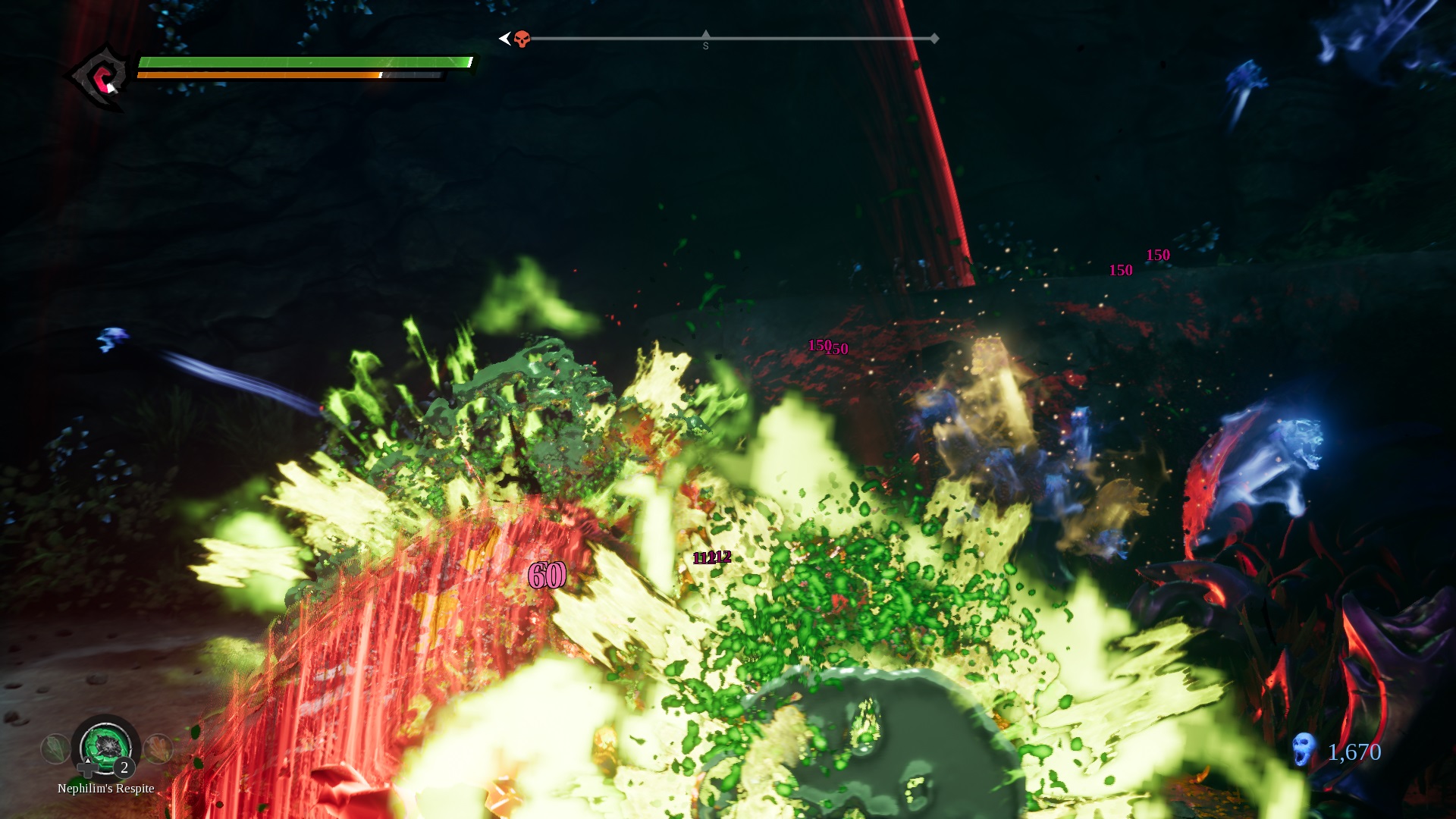Select the faded green leaf shard slot

[55, 749]
